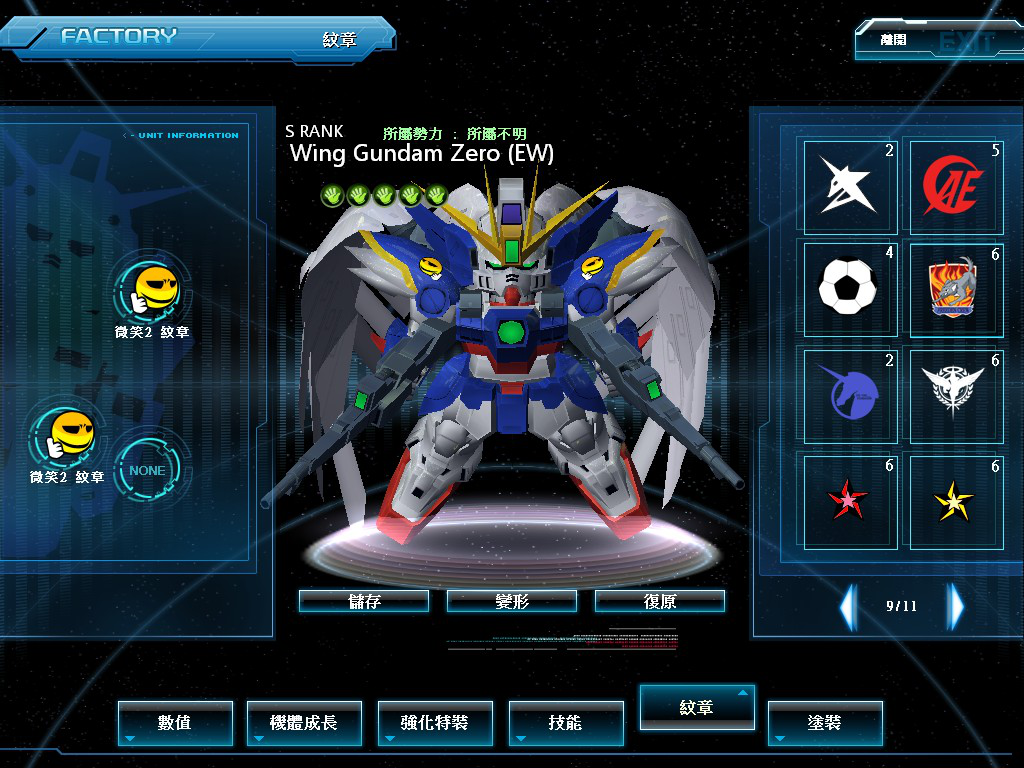Transform the unit with 變形
1024x768 pixels.
click(x=512, y=601)
